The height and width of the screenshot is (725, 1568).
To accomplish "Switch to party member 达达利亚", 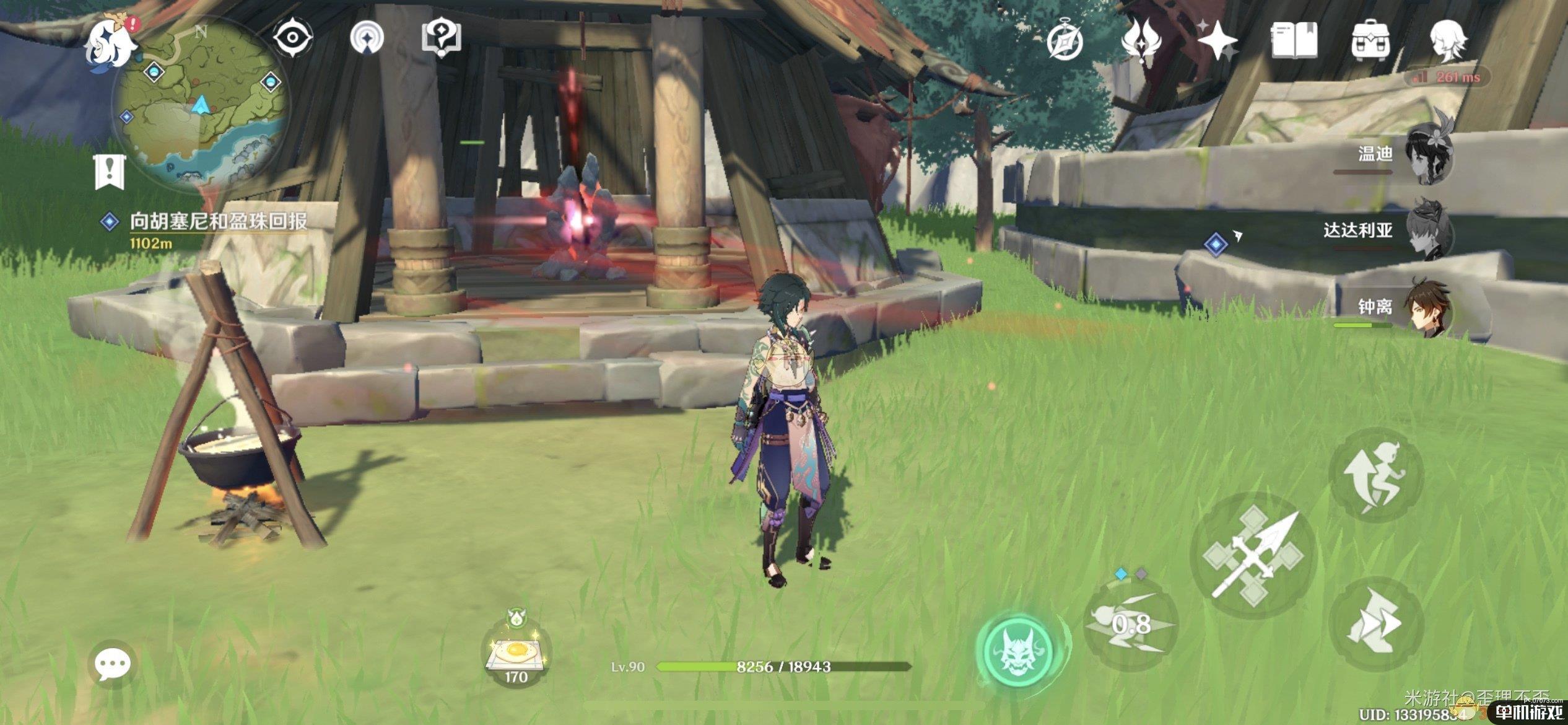I will pos(1427,231).
